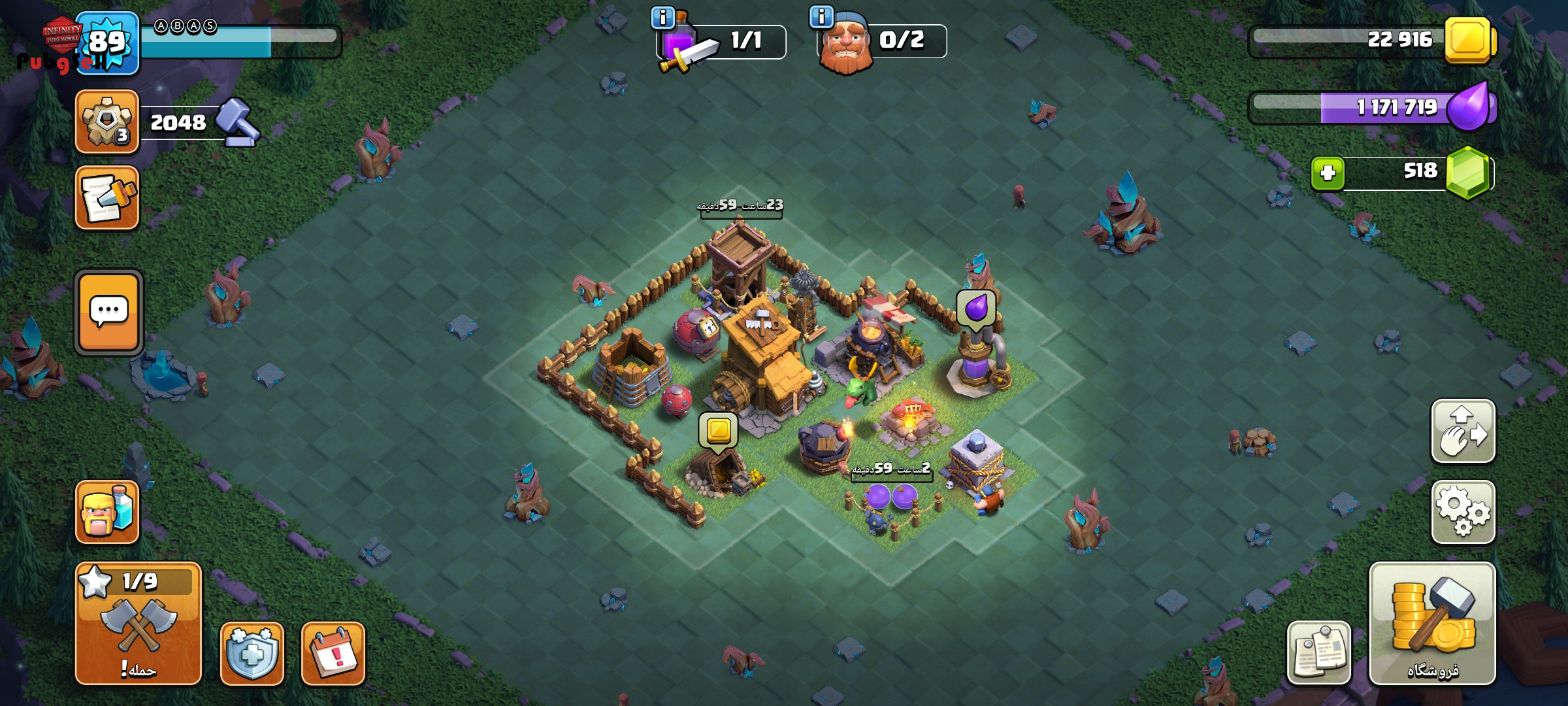Screen dimensions: 1568x706
Task: Open the chat speech bubble panel
Action: pos(108,312)
